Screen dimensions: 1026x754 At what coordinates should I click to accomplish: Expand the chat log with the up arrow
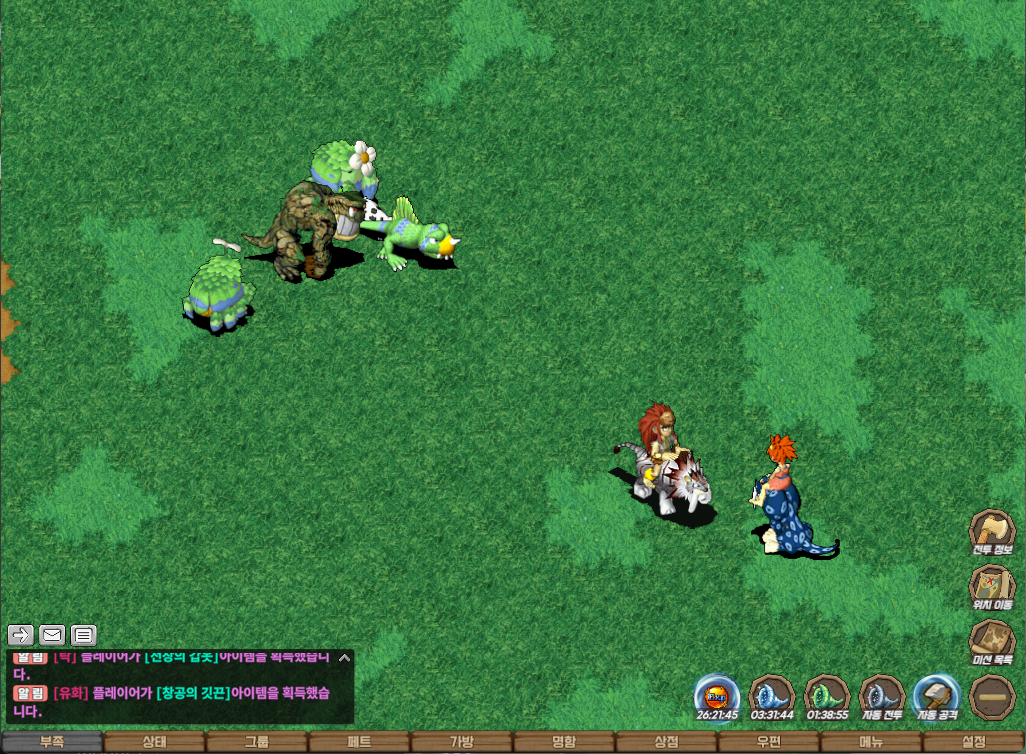344,658
